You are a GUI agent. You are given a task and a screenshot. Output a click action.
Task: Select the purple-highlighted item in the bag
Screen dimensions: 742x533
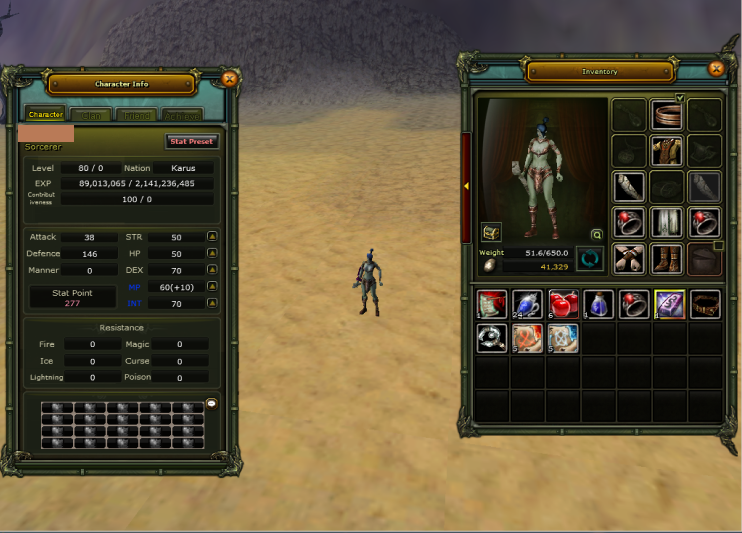tap(669, 304)
